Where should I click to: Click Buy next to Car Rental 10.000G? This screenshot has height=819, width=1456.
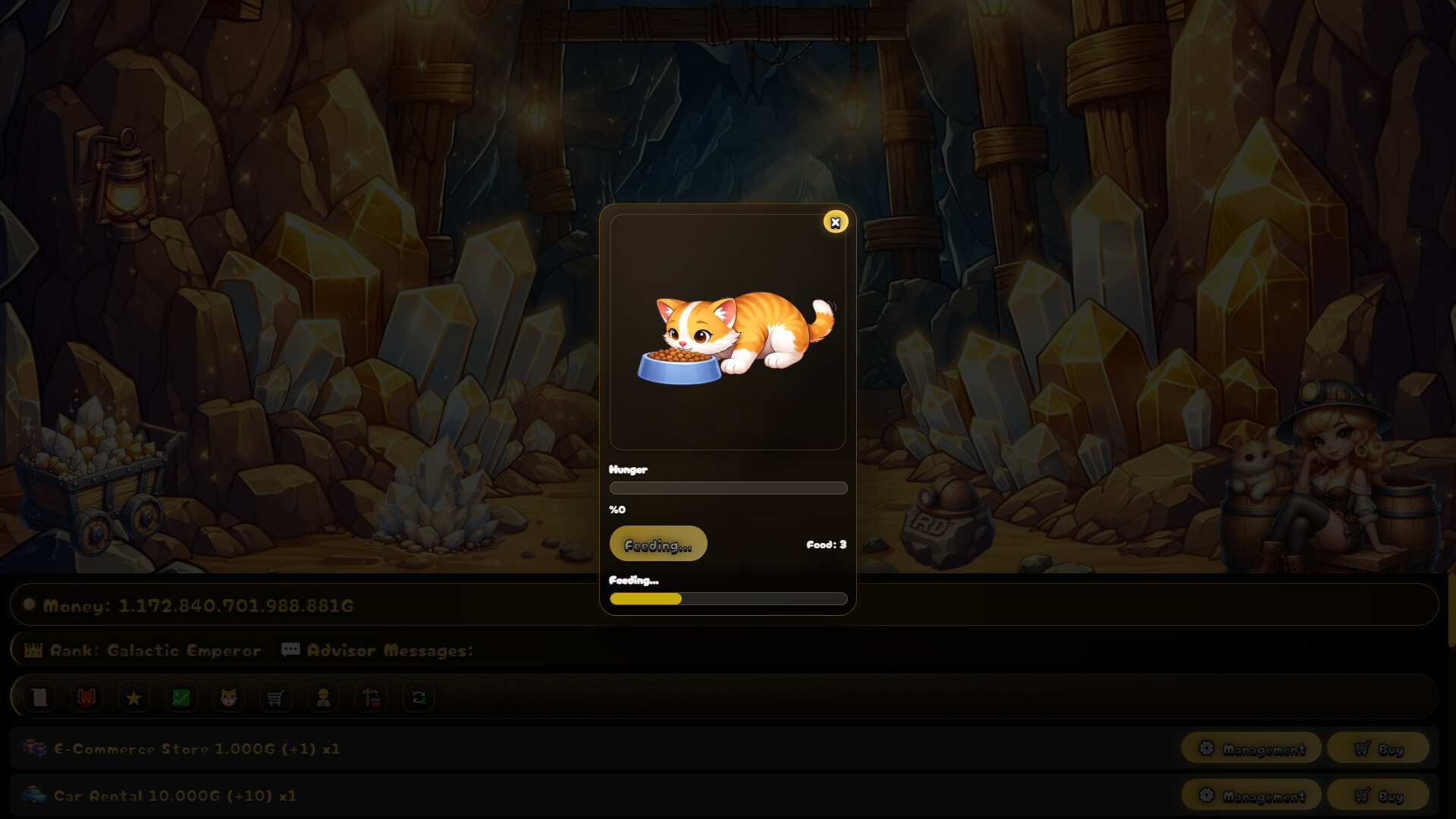coord(1377,796)
